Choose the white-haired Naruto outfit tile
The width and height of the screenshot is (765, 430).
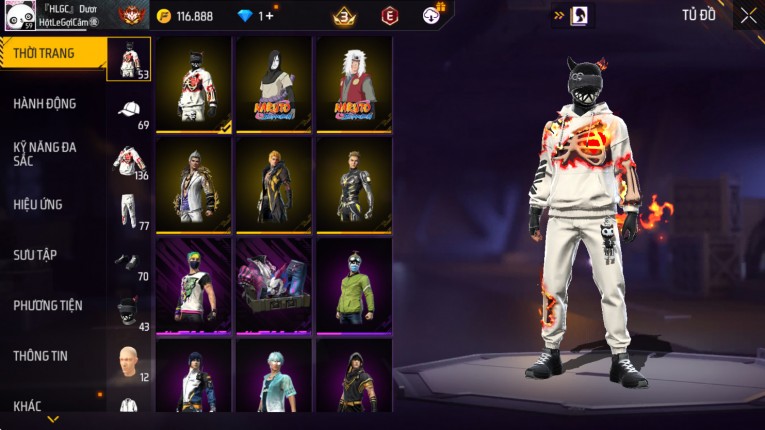tap(354, 85)
